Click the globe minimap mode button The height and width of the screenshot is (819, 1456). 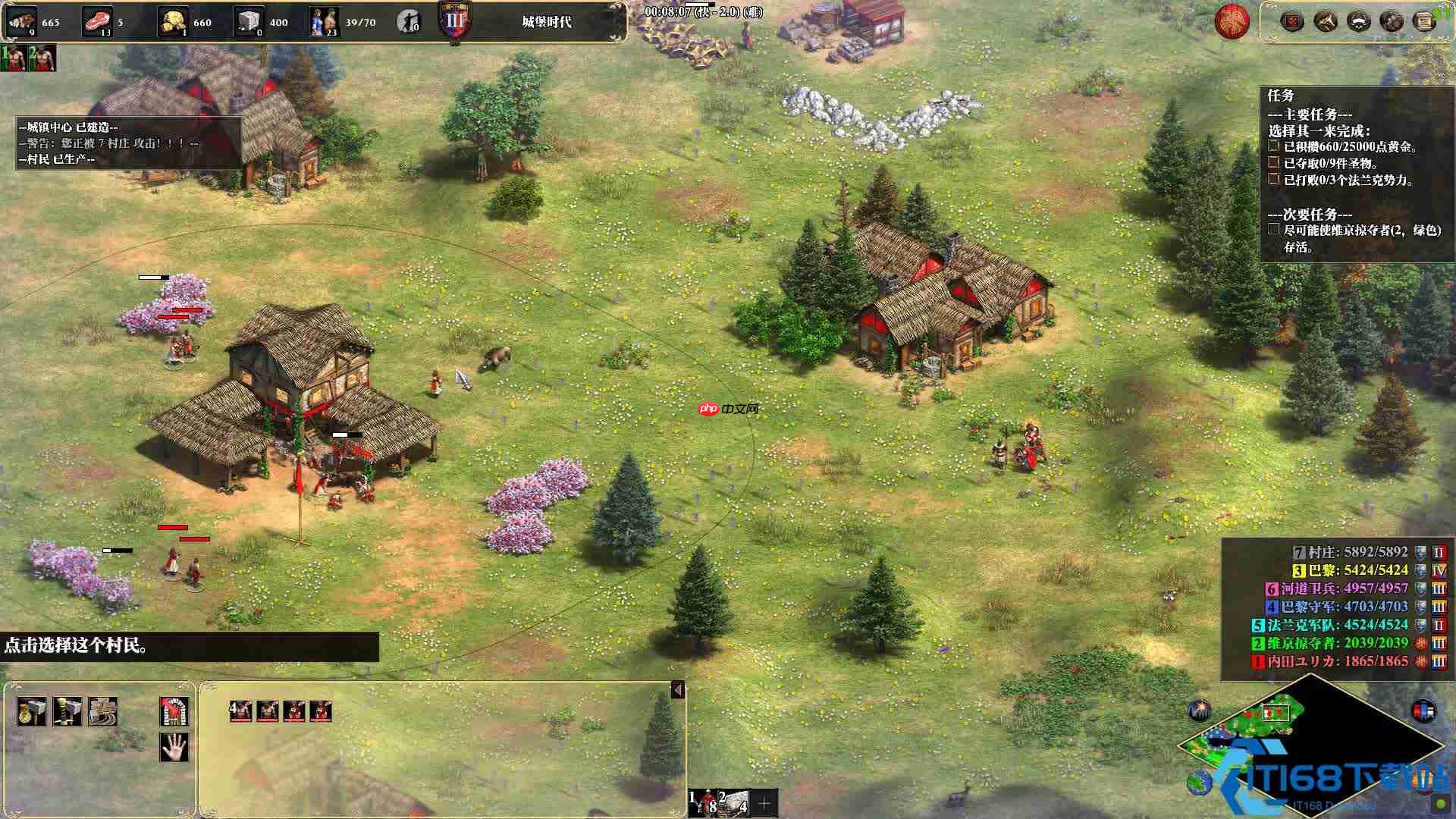tap(1200, 783)
